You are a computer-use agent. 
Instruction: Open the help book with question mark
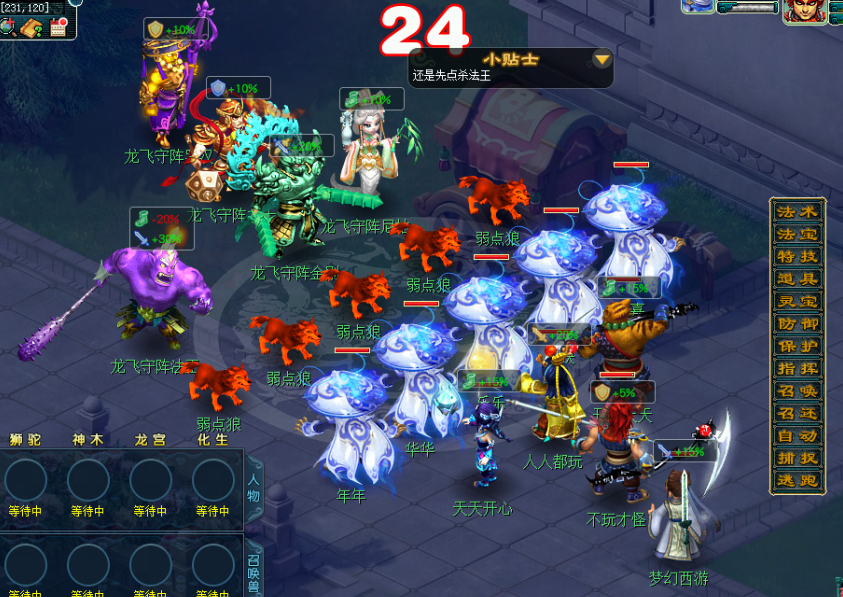pyautogui.click(x=31, y=27)
